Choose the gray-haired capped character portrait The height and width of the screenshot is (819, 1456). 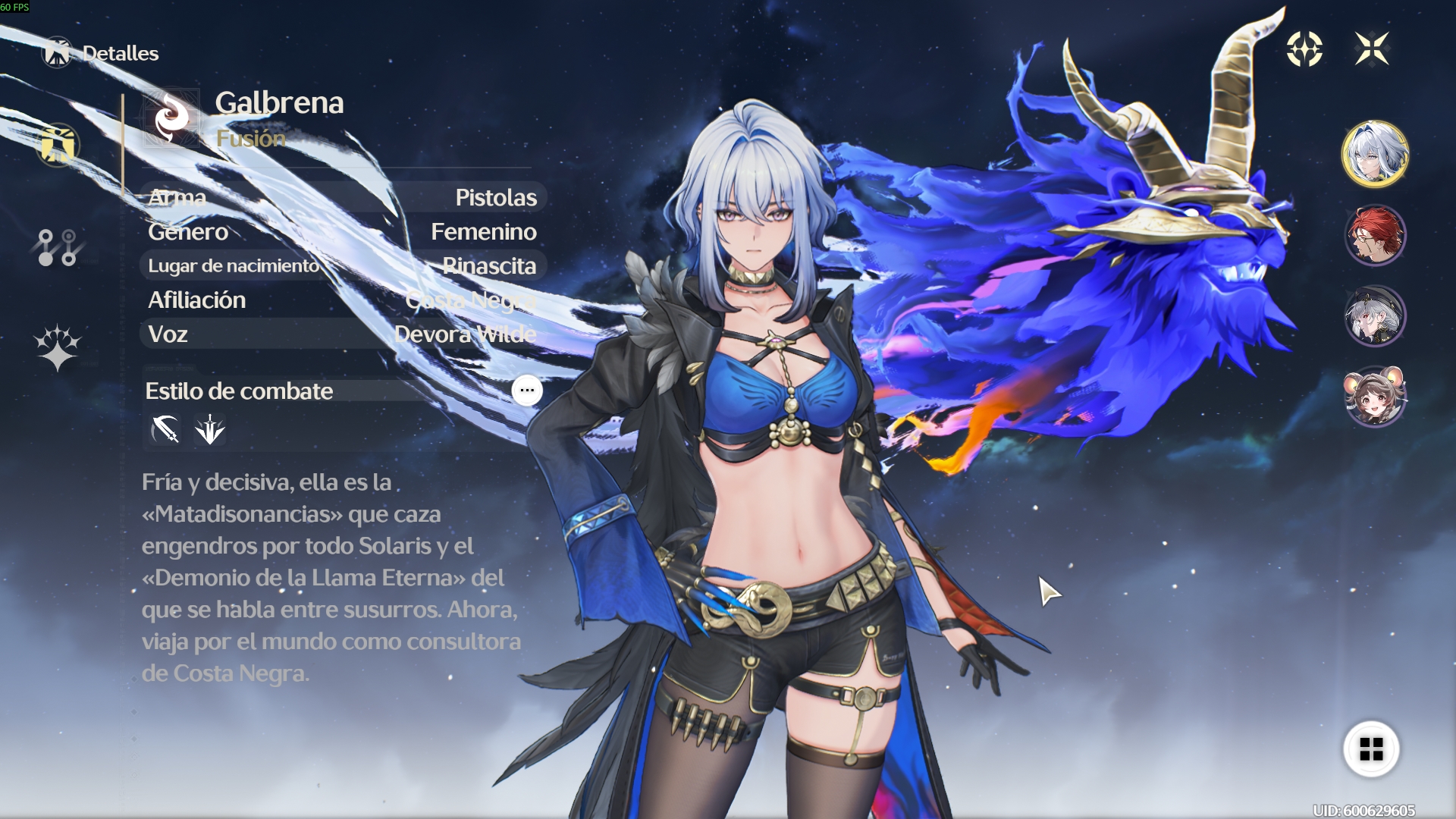(1375, 315)
